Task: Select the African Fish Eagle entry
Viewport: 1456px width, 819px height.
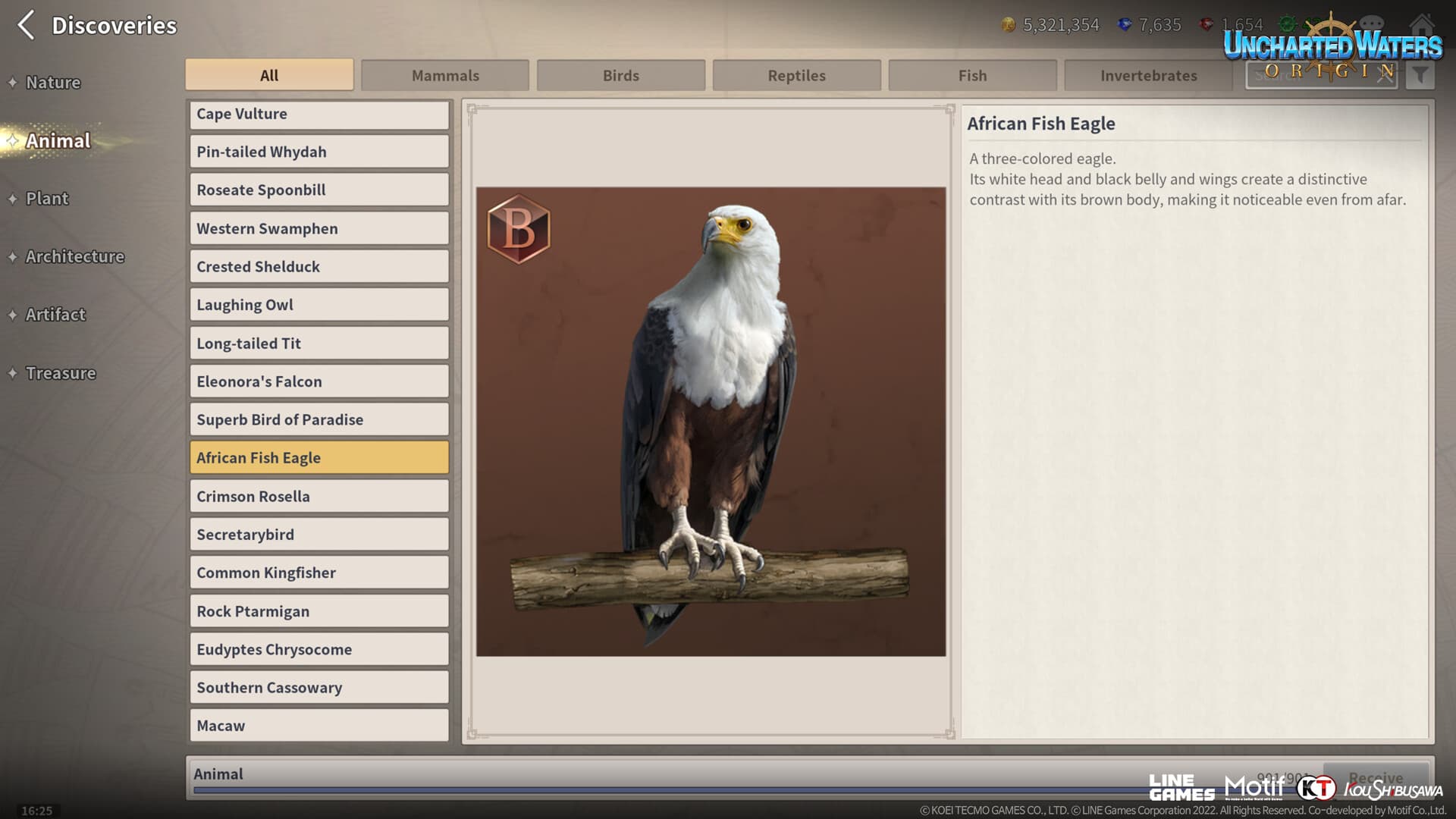Action: (318, 457)
